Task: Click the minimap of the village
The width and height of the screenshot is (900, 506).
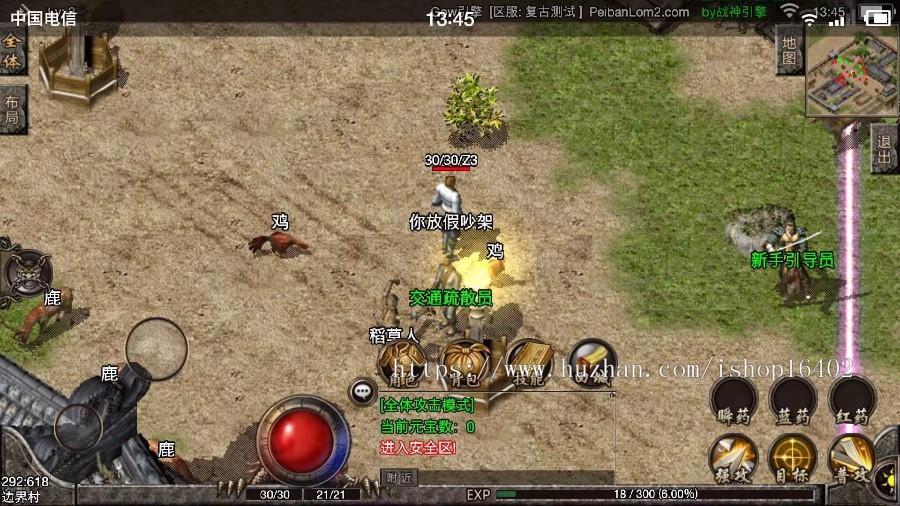Action: [x=851, y=70]
